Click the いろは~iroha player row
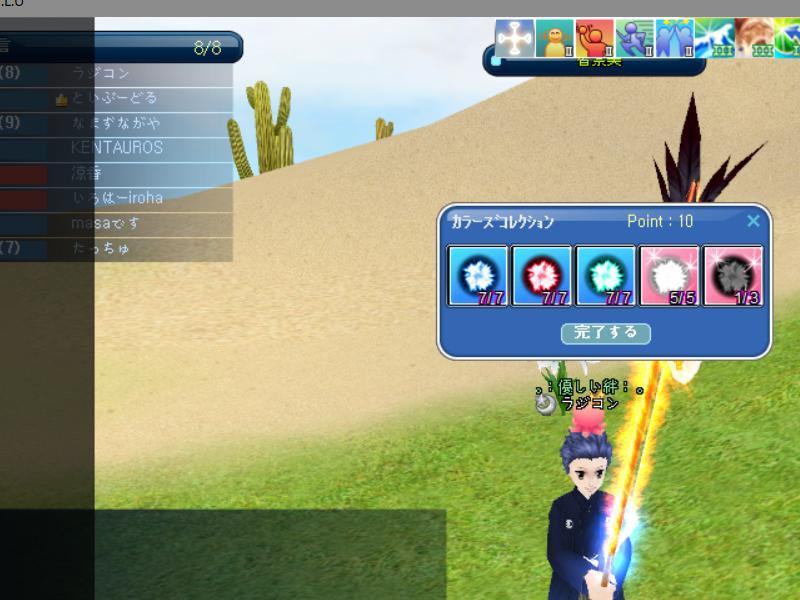The height and width of the screenshot is (600, 800). point(118,198)
